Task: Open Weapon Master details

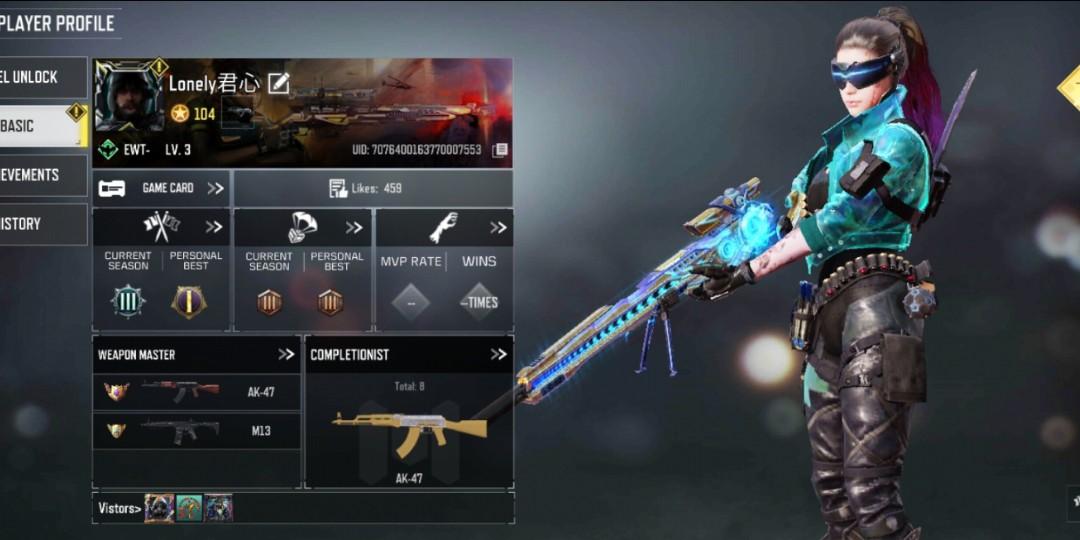Action: [196, 354]
